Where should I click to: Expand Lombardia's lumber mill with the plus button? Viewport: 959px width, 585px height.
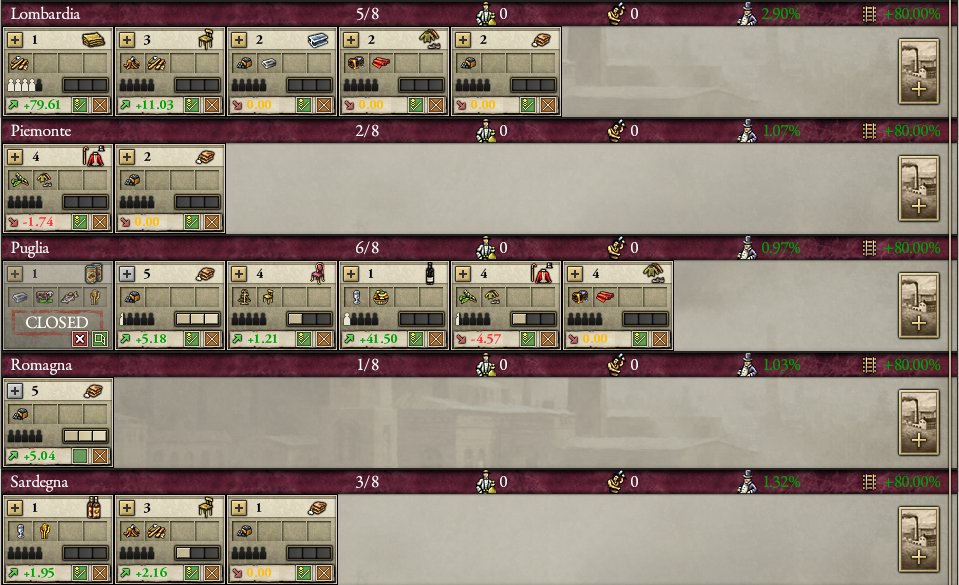[x=16, y=39]
